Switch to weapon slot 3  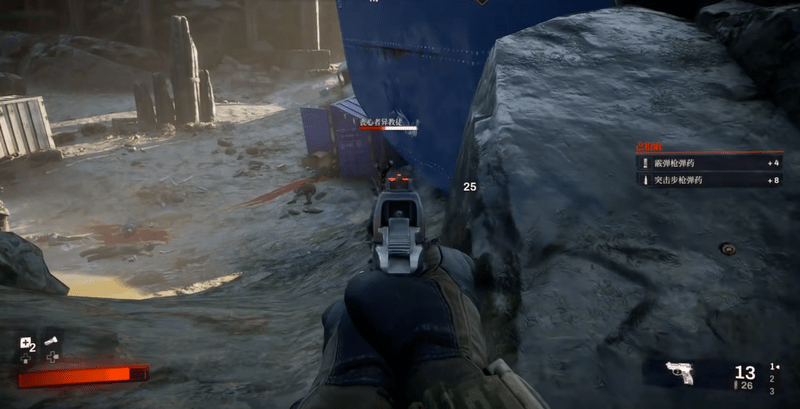coord(771,391)
